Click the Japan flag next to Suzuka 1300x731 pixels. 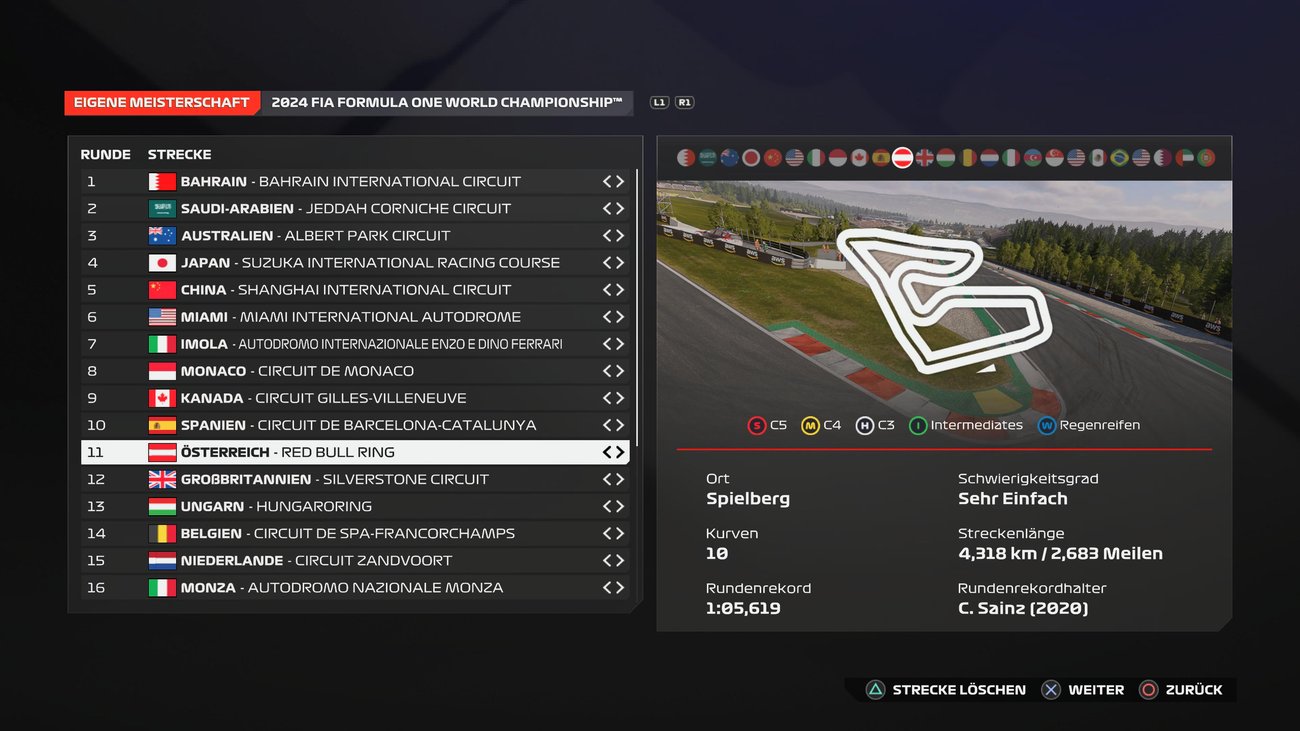pyautogui.click(x=162, y=262)
